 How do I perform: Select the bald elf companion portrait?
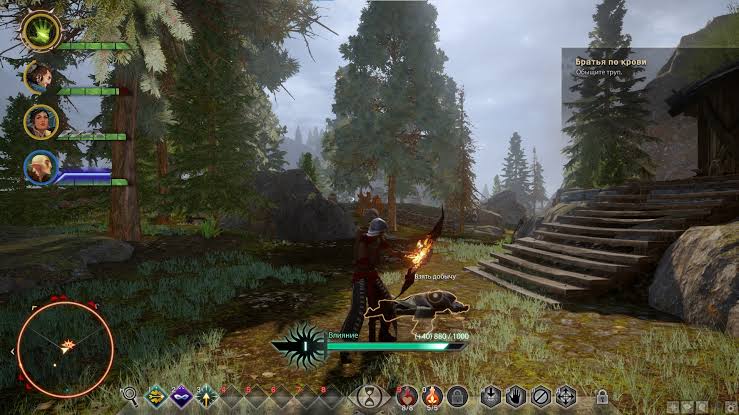[40, 167]
